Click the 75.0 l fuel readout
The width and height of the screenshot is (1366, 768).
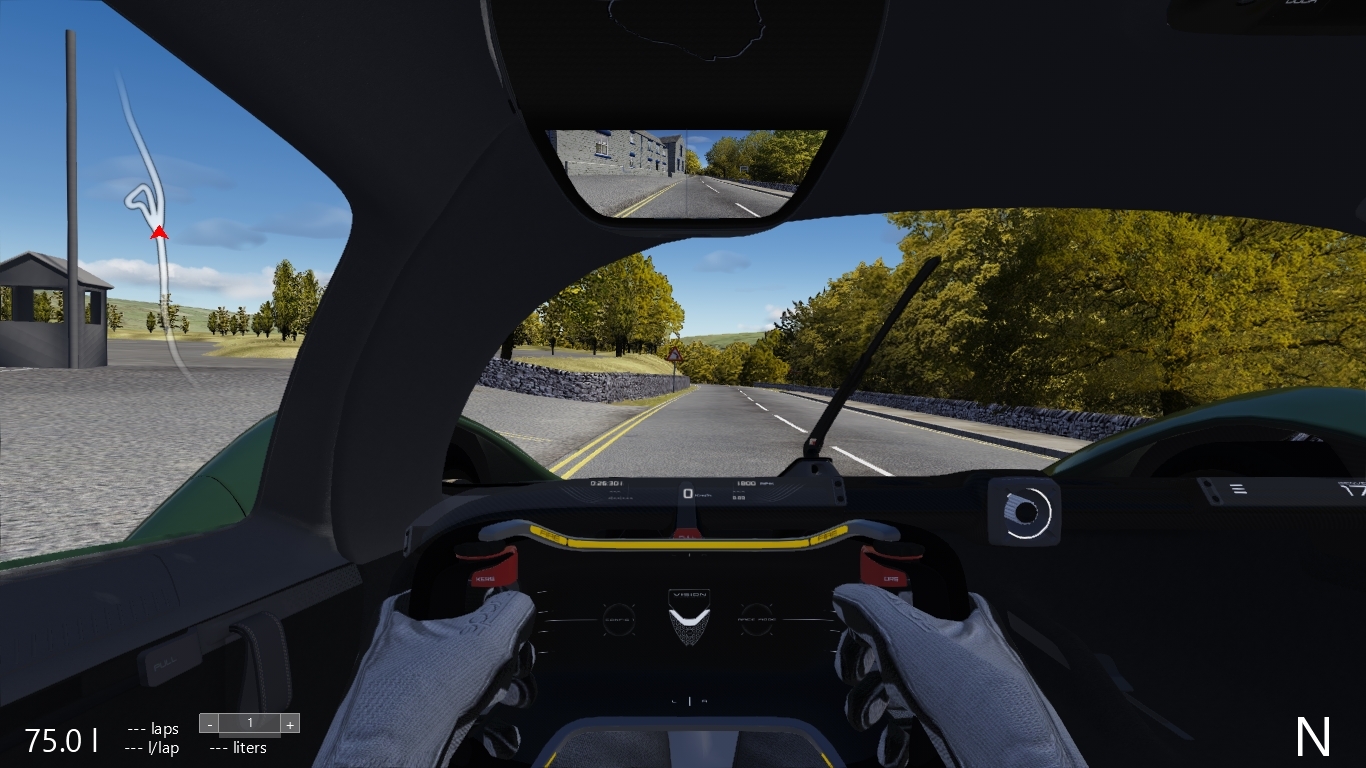59,741
